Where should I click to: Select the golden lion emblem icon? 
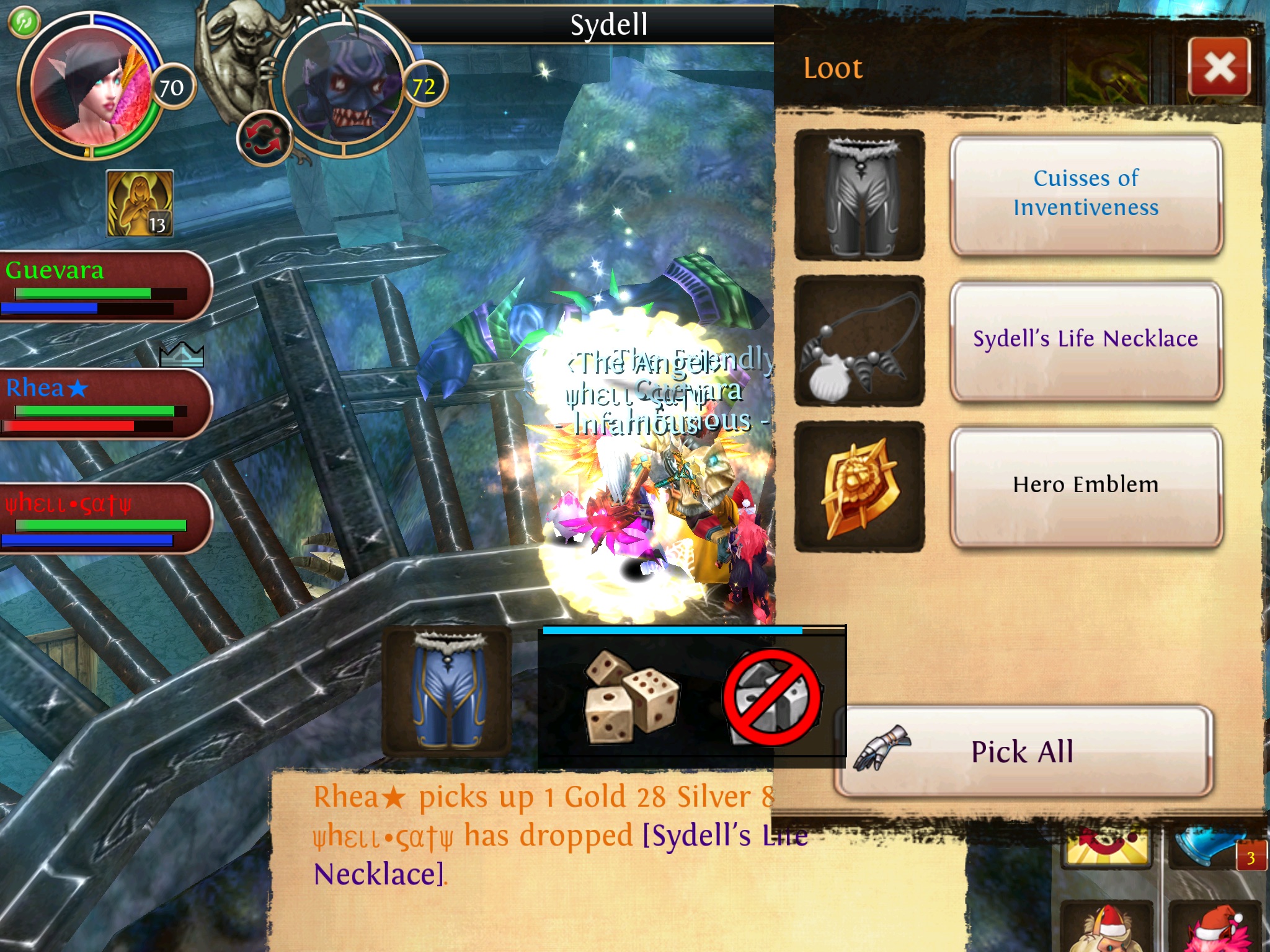tap(859, 486)
